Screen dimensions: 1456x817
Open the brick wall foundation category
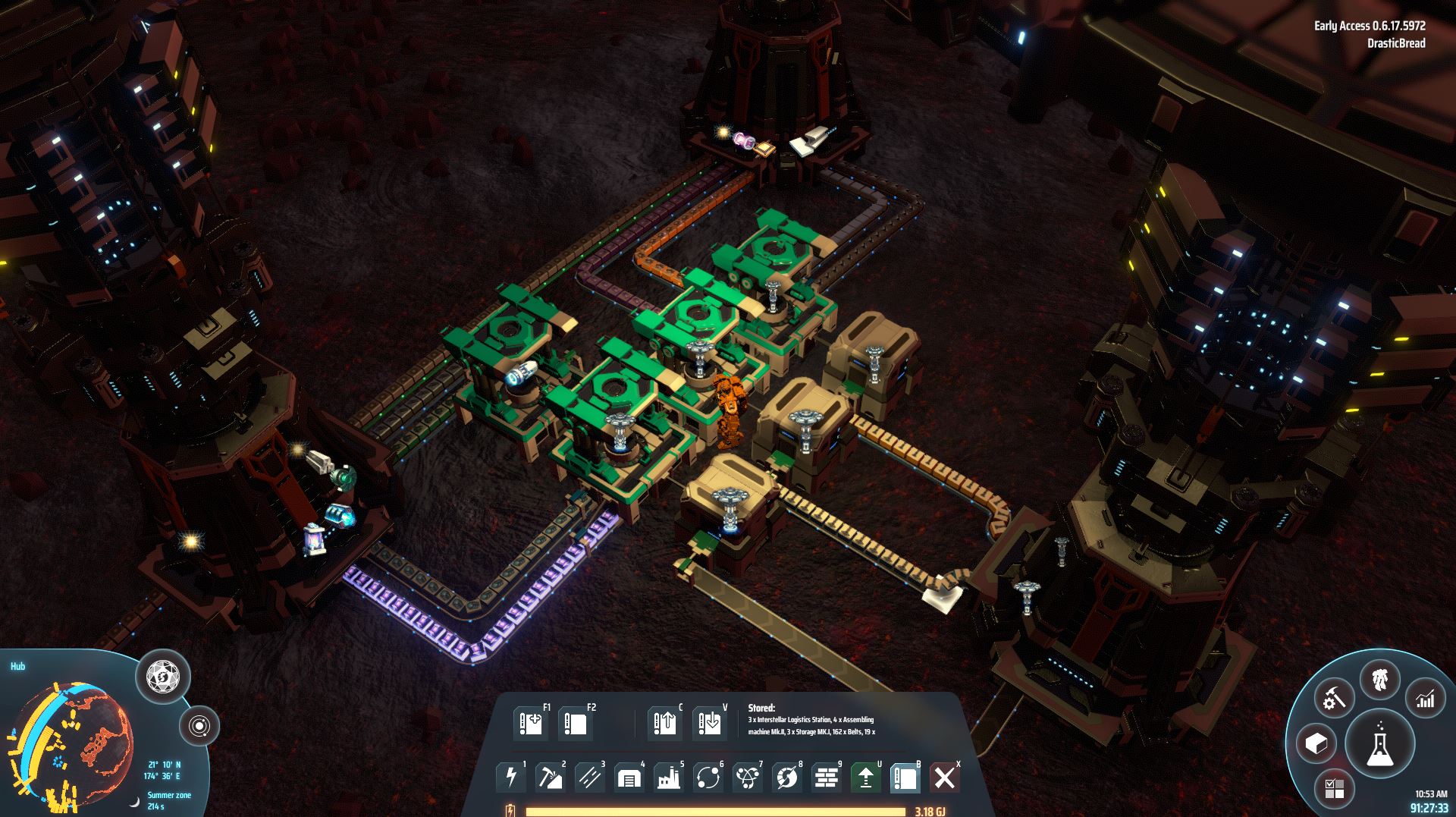click(x=827, y=778)
